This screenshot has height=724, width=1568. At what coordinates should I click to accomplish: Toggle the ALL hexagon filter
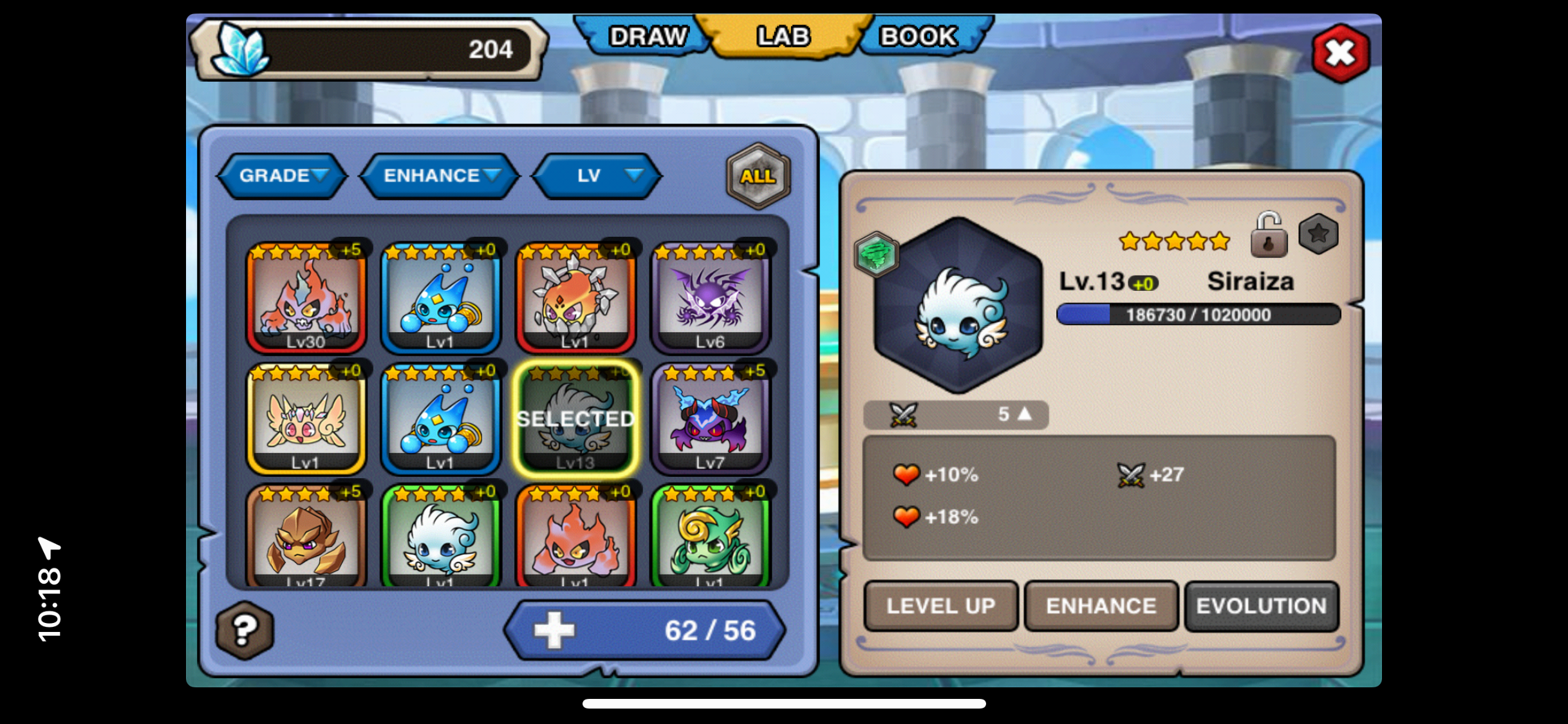click(758, 176)
